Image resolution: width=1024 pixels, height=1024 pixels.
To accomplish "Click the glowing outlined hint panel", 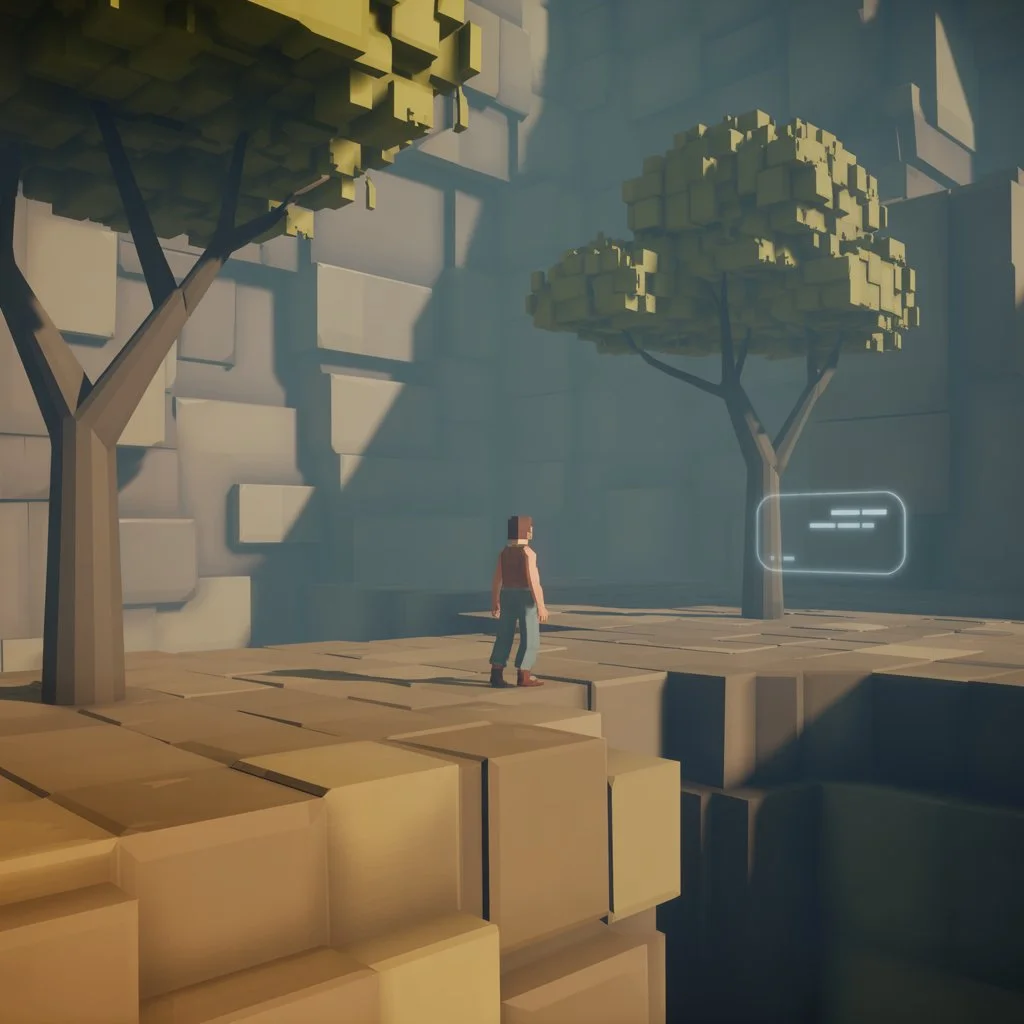I will point(830,533).
